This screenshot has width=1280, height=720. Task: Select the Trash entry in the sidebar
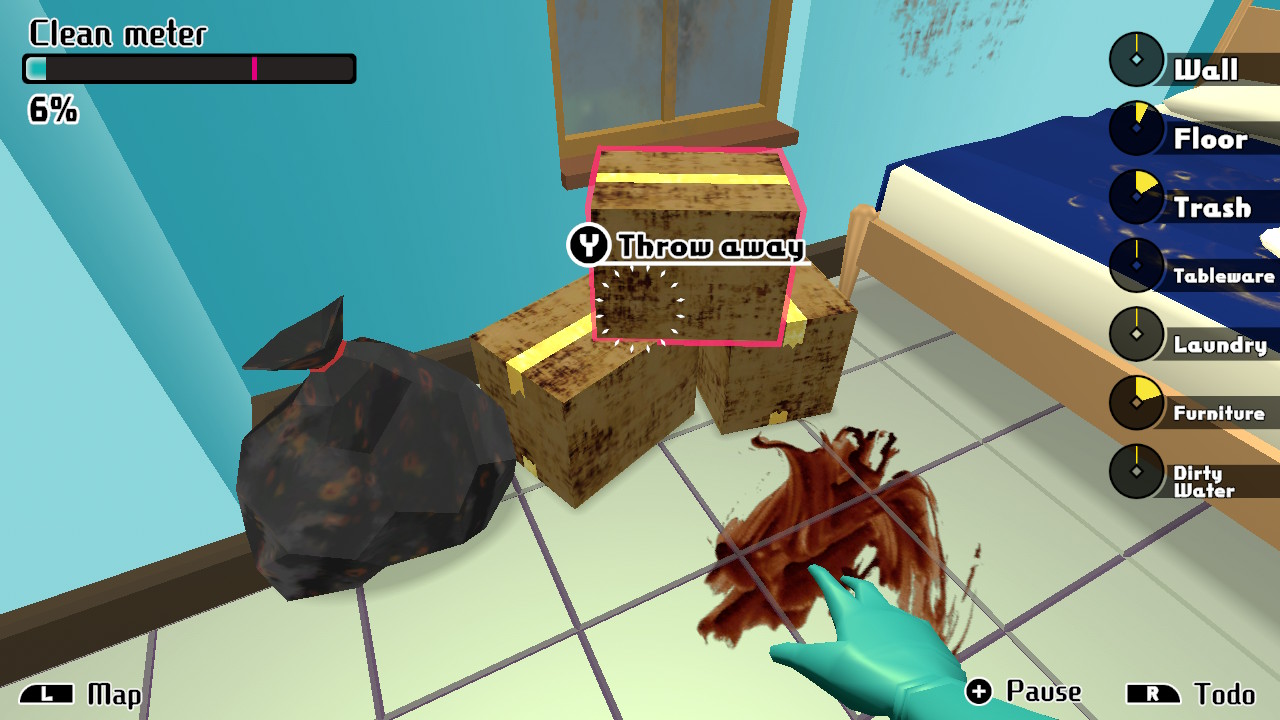coord(1214,206)
